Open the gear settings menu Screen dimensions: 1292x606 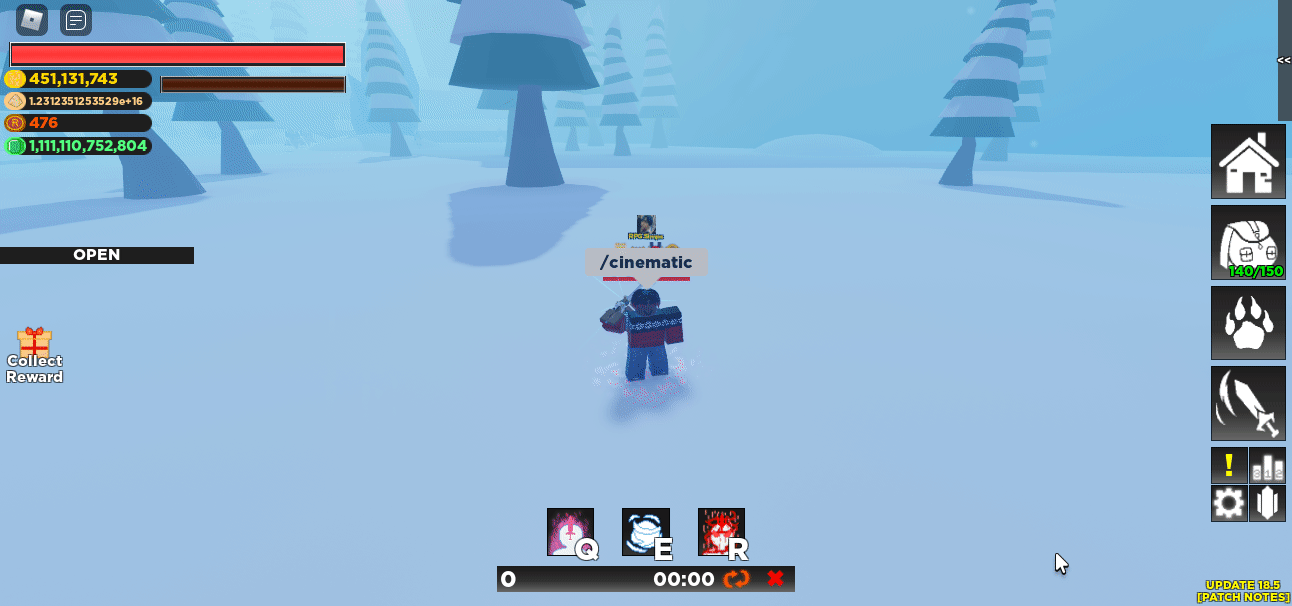(x=1229, y=503)
